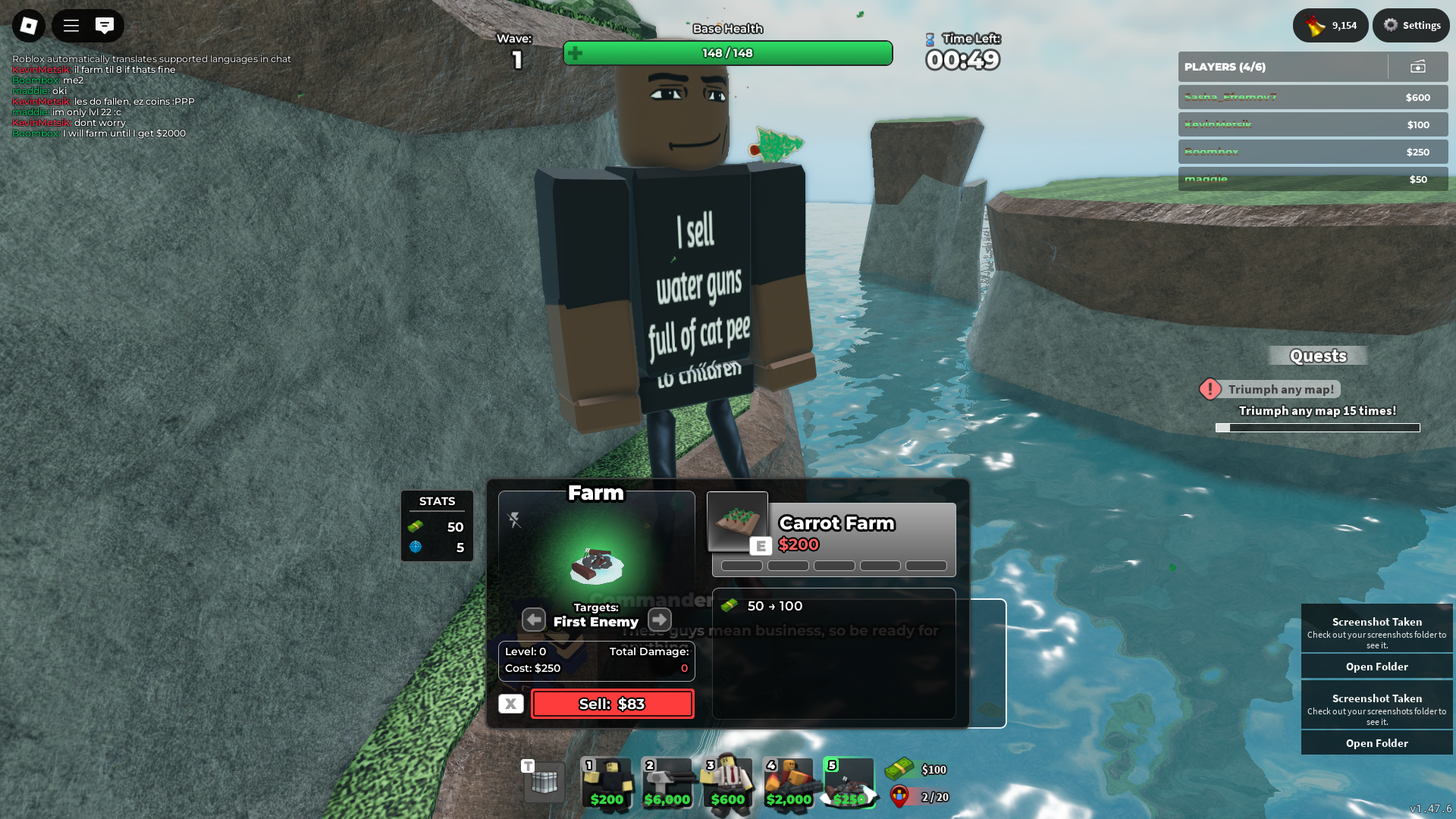The width and height of the screenshot is (1456, 819).
Task: Open the folder for the upper screenshot notification
Action: (1376, 667)
